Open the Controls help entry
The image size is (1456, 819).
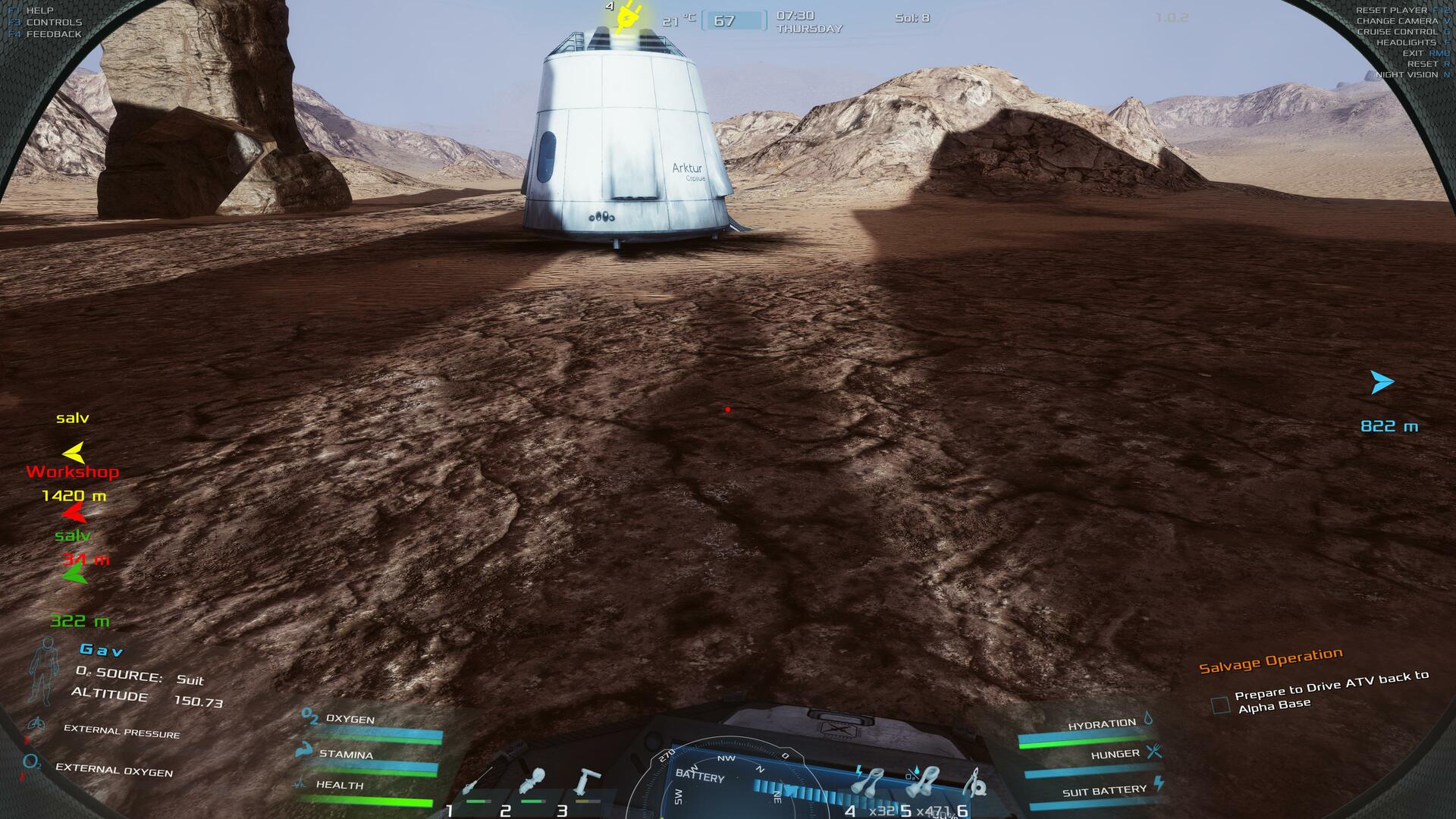[53, 22]
